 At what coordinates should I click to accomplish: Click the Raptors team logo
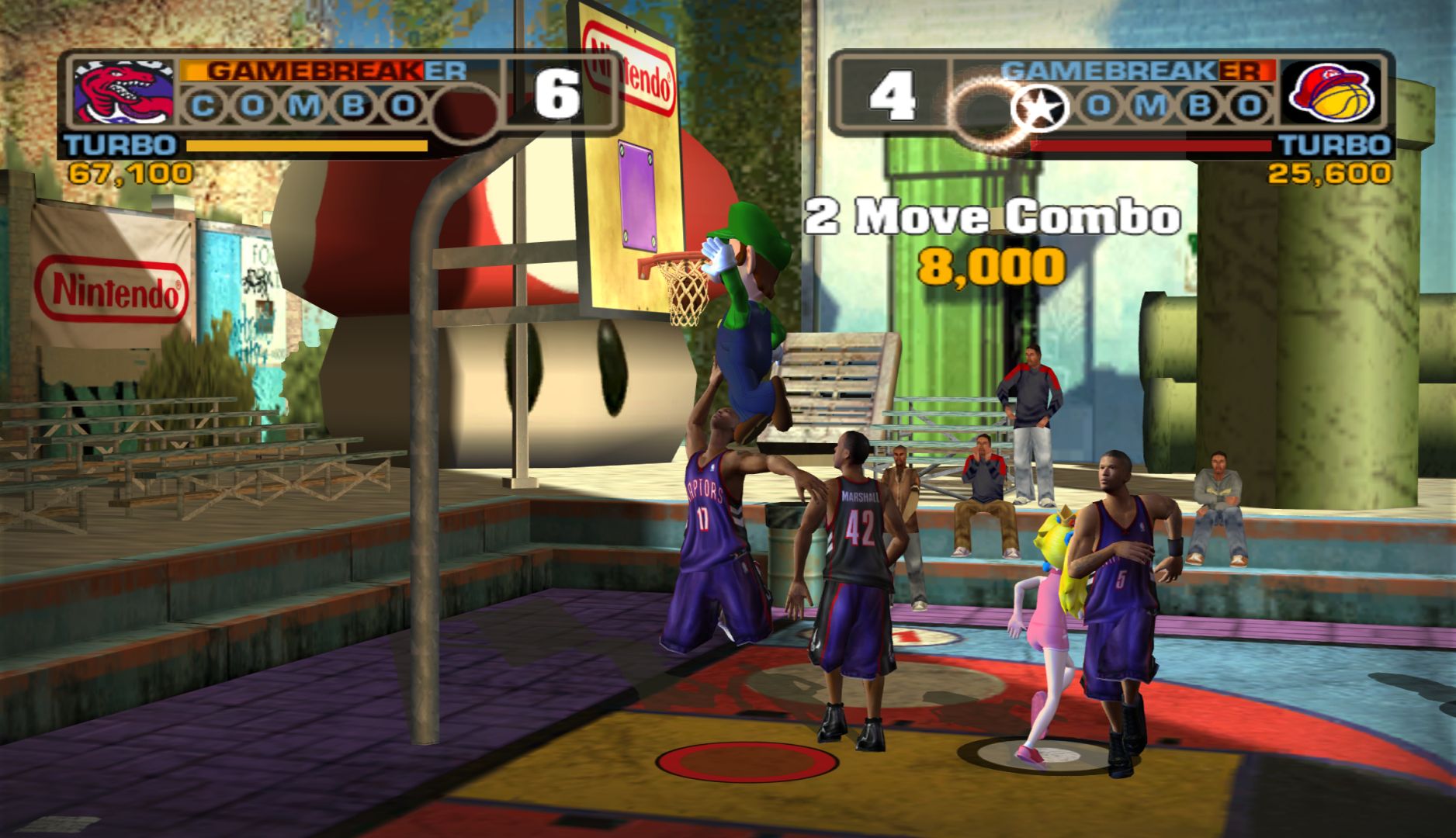[x=123, y=93]
